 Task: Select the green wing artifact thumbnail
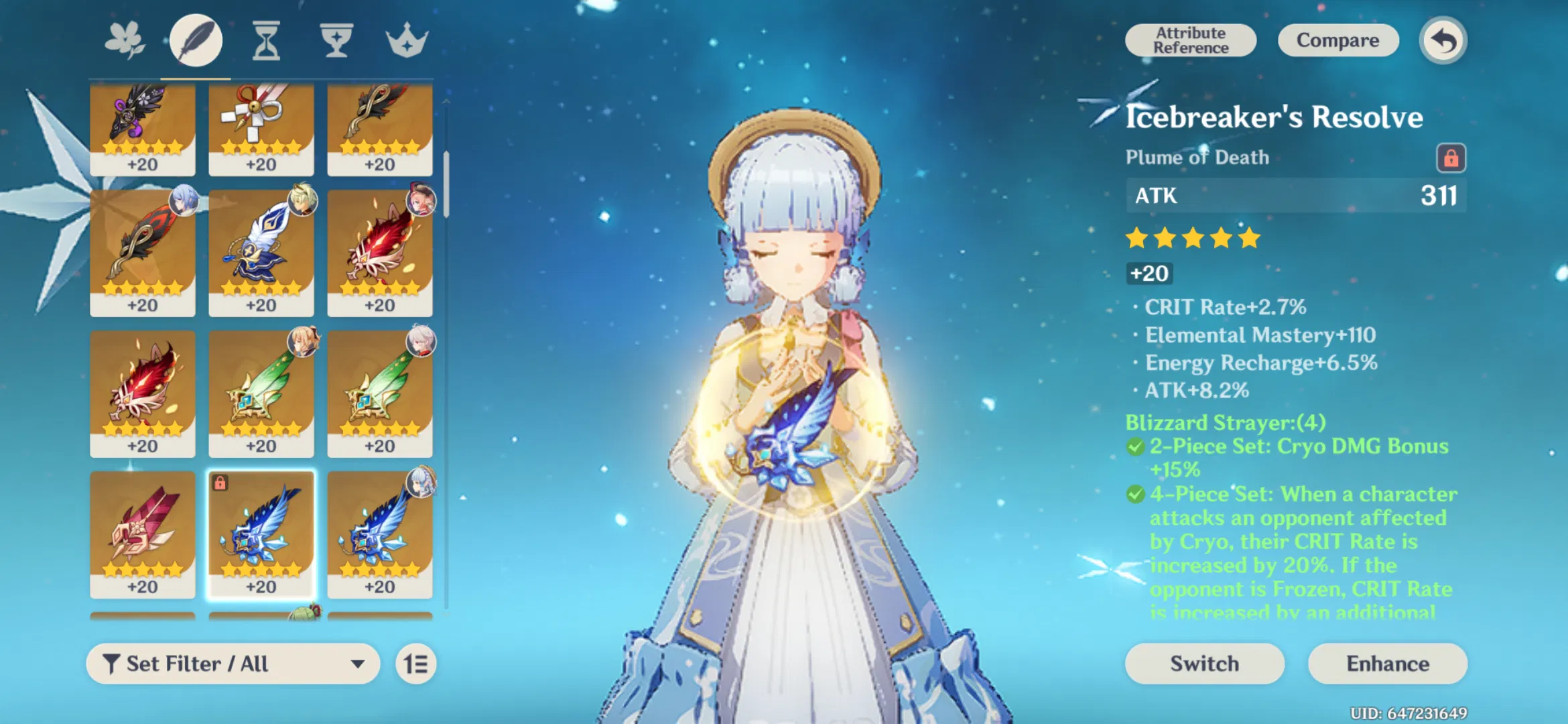pyautogui.click(x=261, y=389)
